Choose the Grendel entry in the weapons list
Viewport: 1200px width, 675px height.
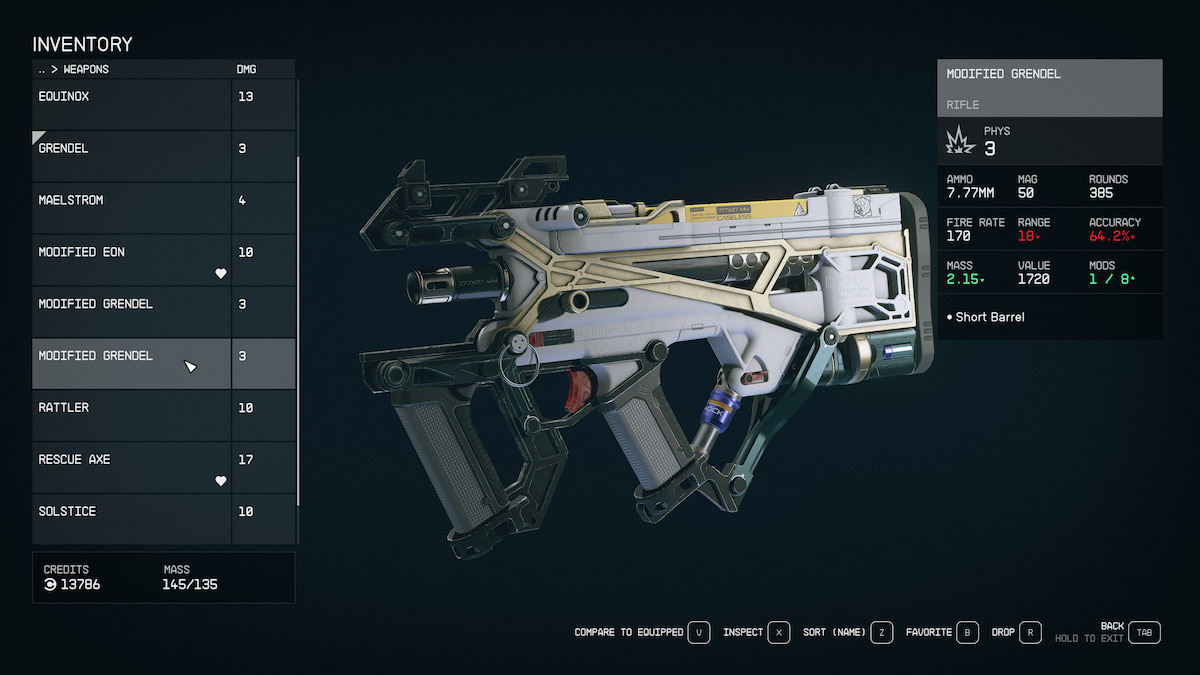click(130, 149)
